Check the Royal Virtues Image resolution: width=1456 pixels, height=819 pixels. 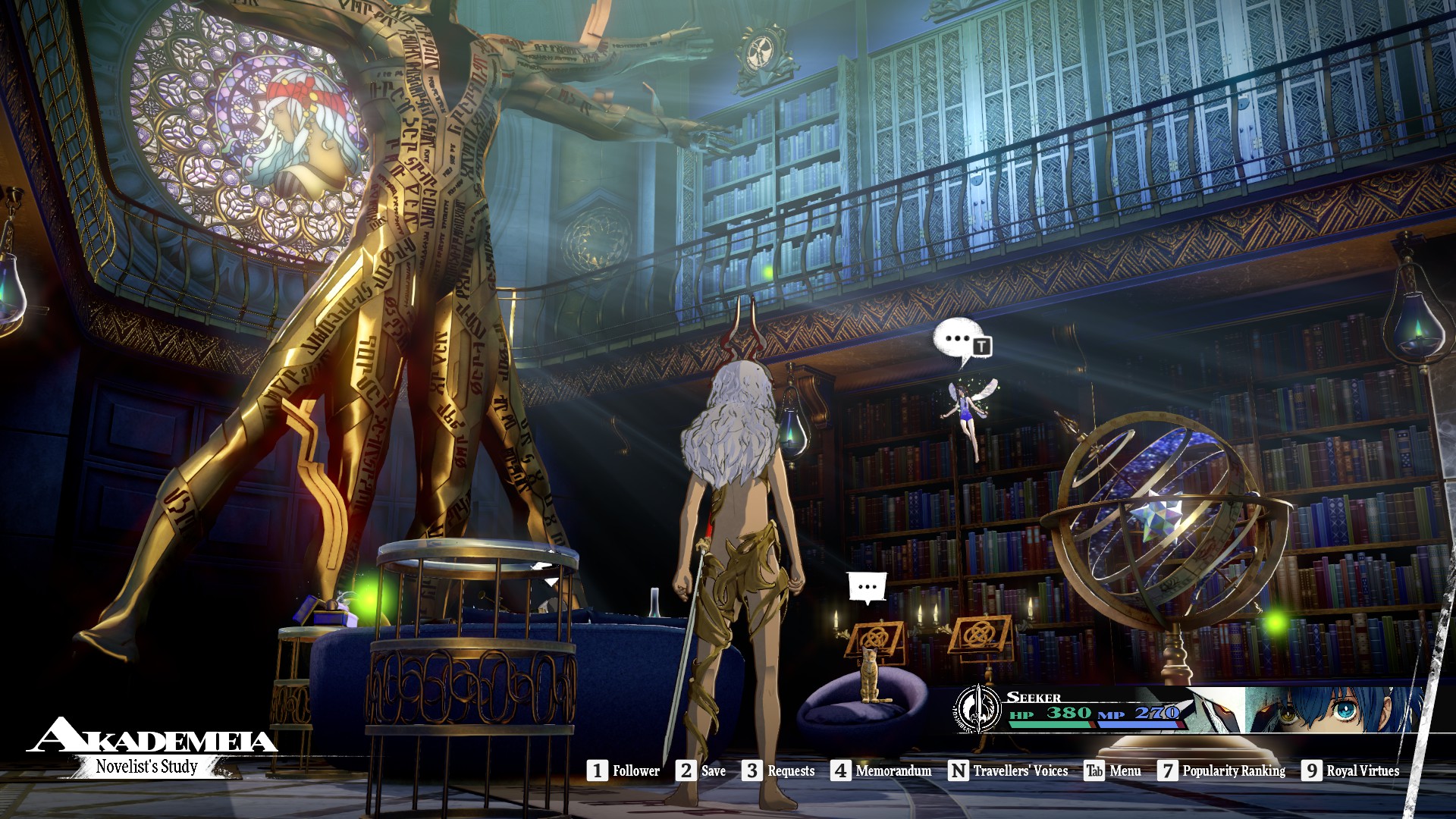1351,770
